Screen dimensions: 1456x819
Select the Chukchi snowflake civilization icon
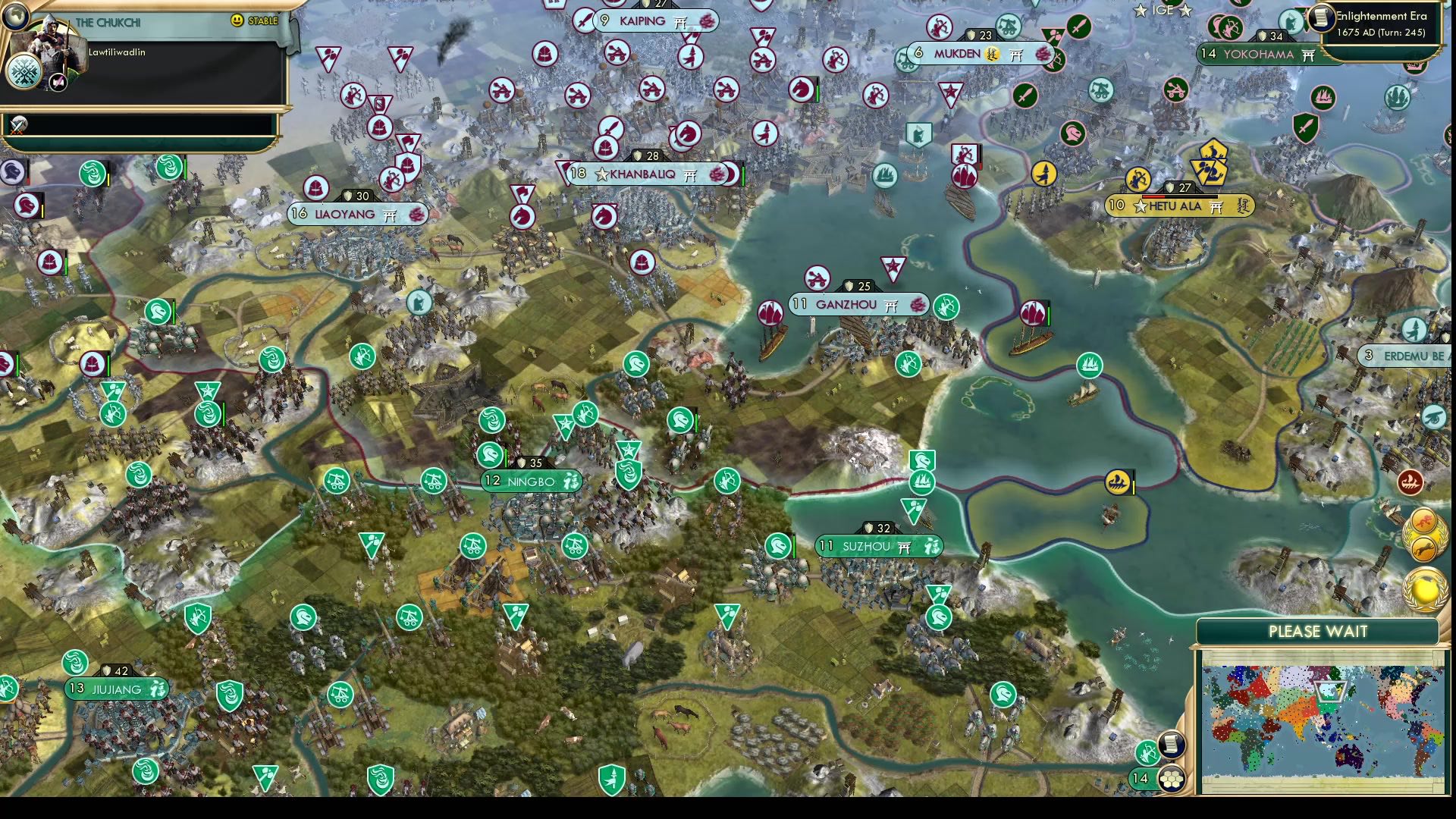click(x=23, y=72)
